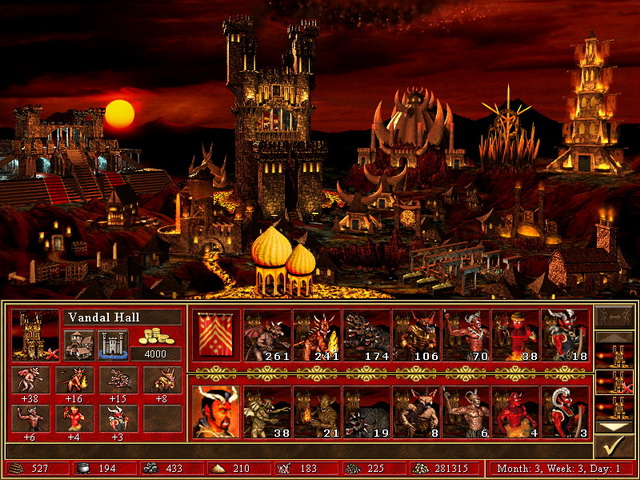Pick the hero's stack of 8 demons
This screenshot has width=640, height=480.
pos(416,412)
